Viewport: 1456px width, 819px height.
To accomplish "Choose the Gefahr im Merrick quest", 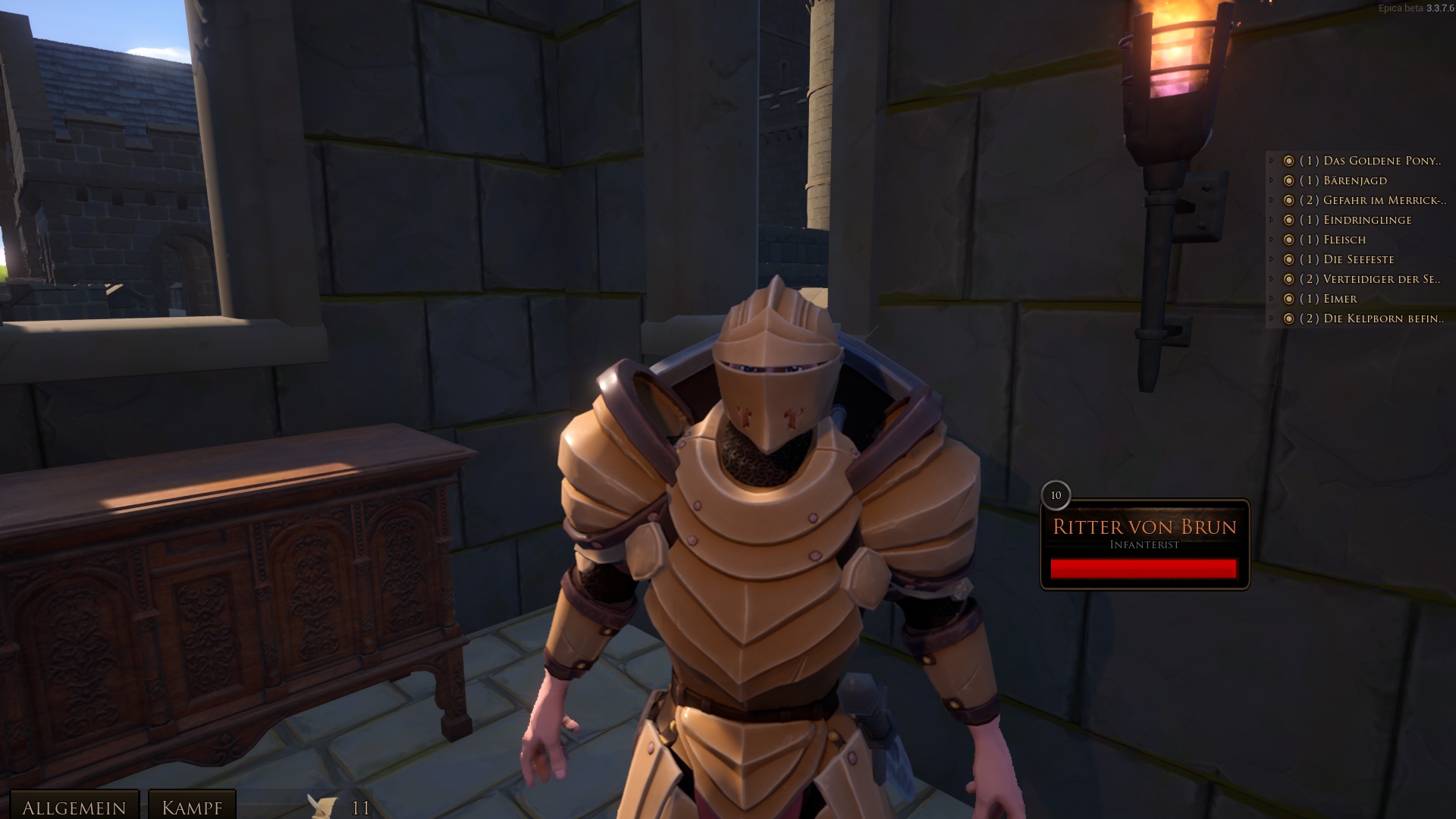I will [1373, 200].
